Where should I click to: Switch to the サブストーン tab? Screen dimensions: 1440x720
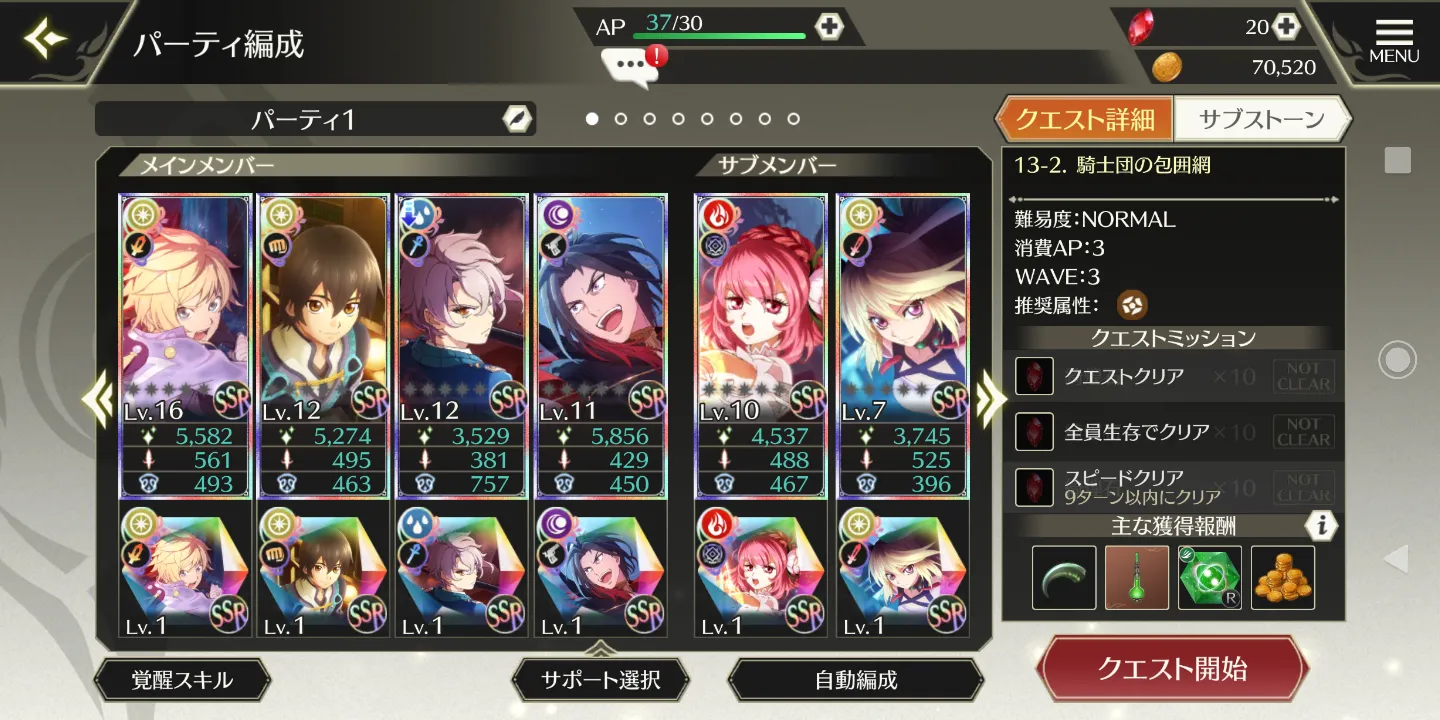coord(1261,120)
